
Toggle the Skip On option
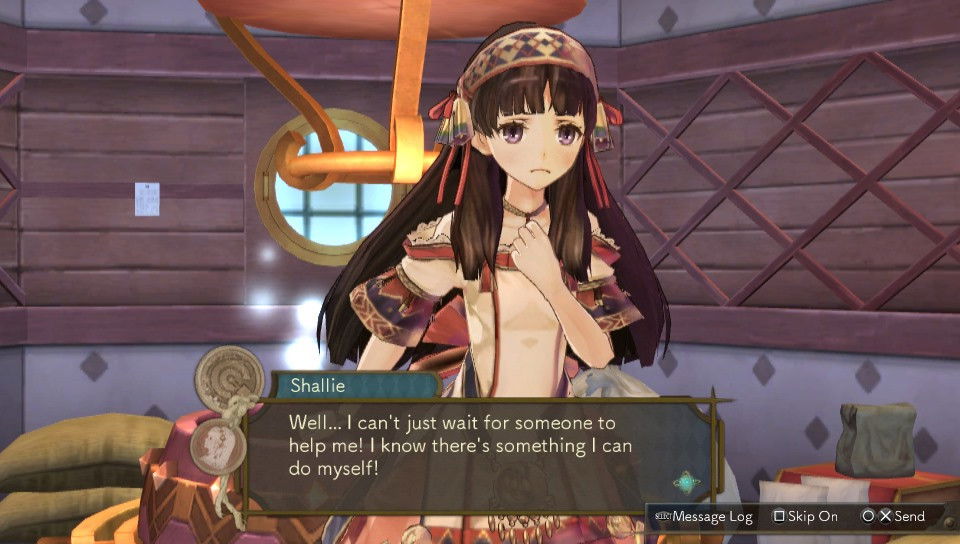(x=806, y=516)
